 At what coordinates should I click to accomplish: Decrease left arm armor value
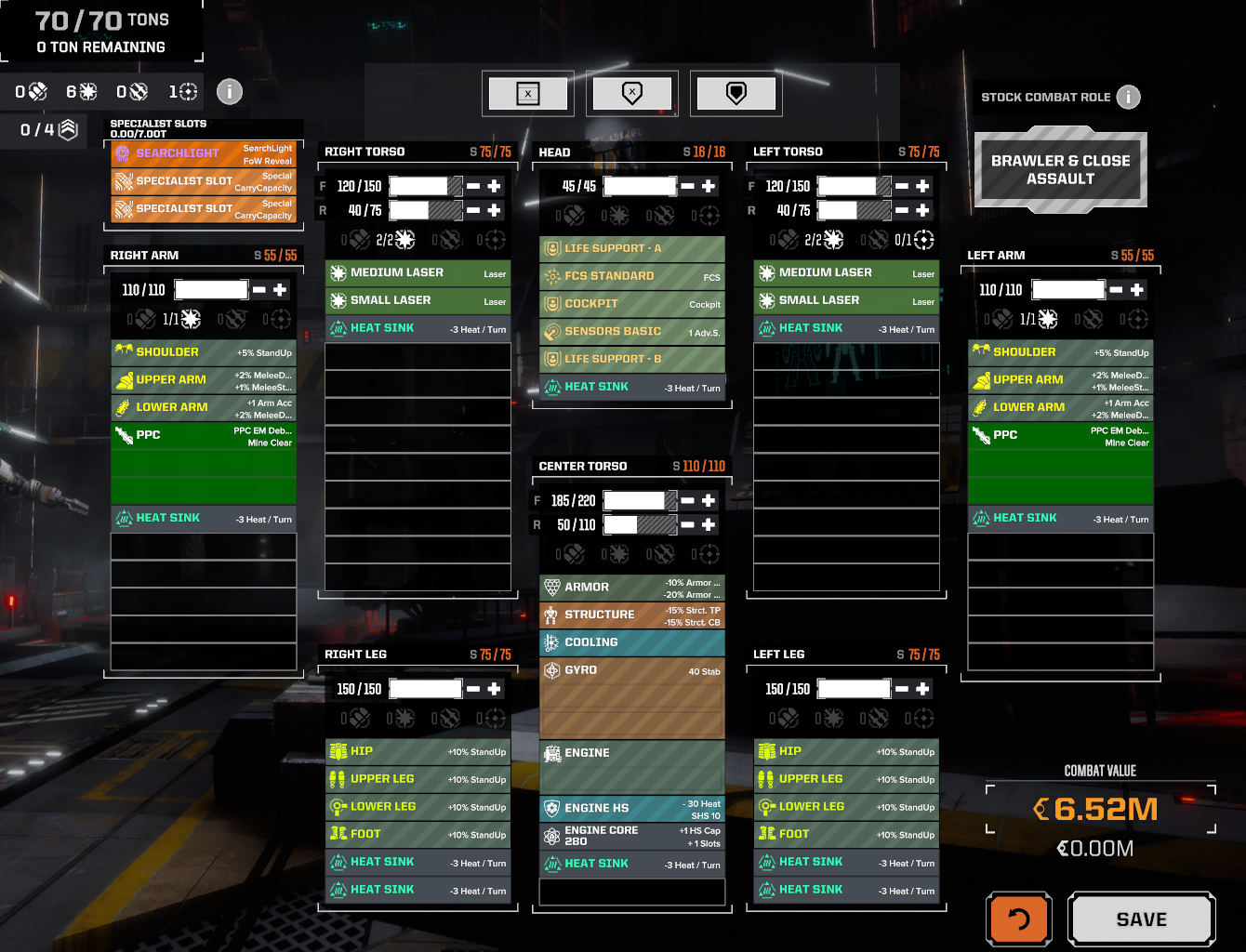click(x=1116, y=290)
